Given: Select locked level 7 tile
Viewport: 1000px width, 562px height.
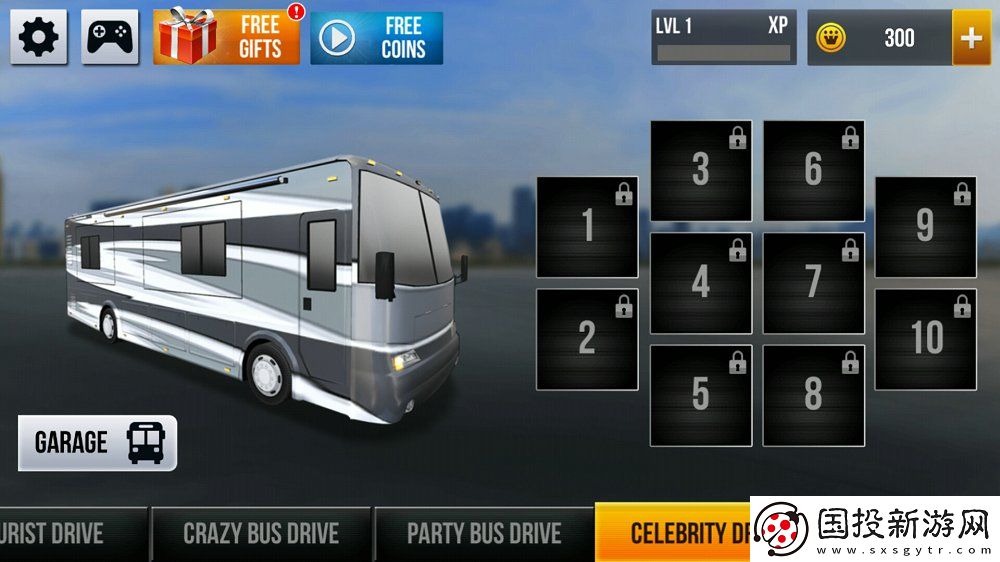Looking at the screenshot, I should pyautogui.click(x=814, y=283).
